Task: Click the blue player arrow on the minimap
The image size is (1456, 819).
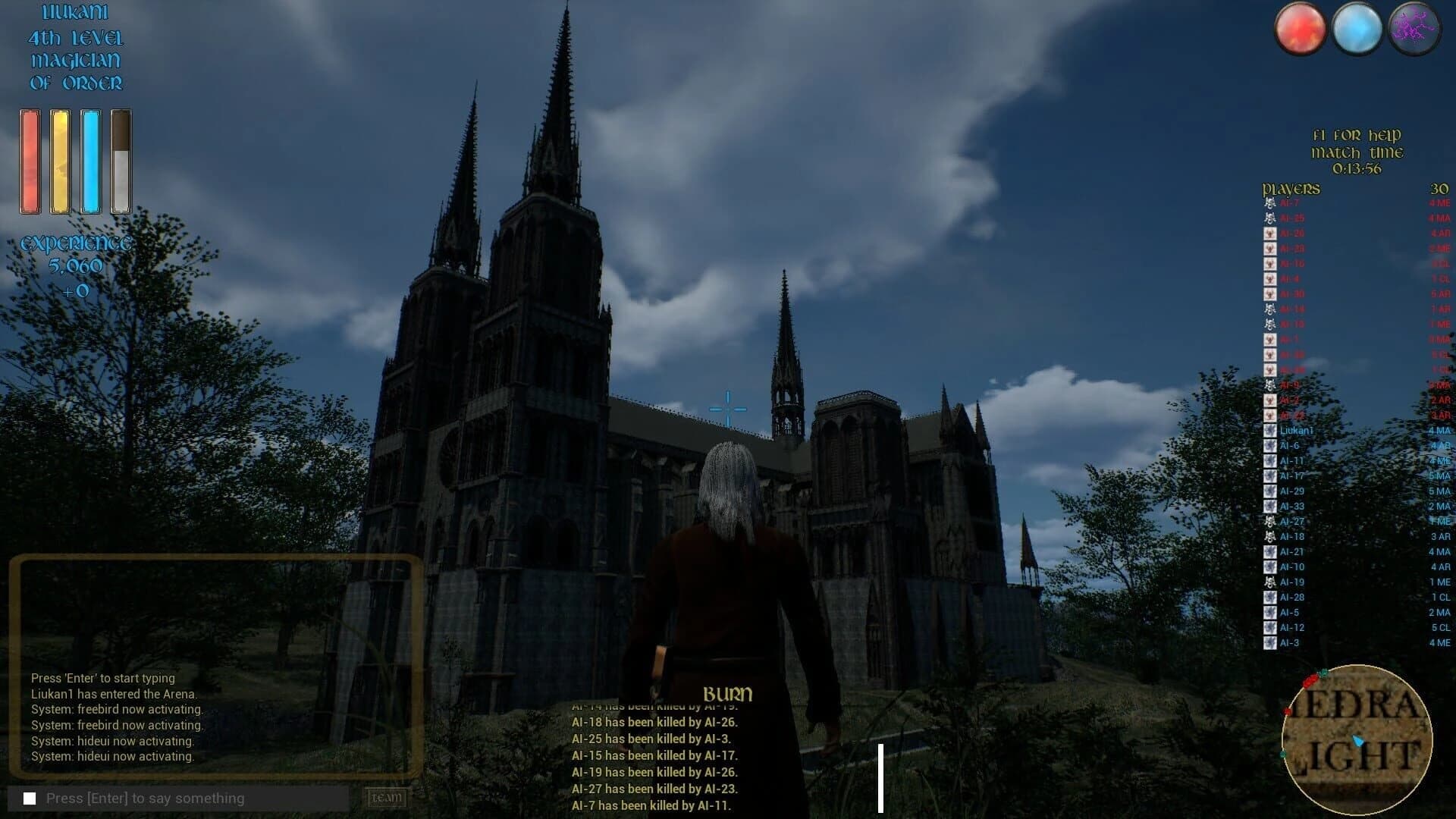Action: pos(1359,741)
